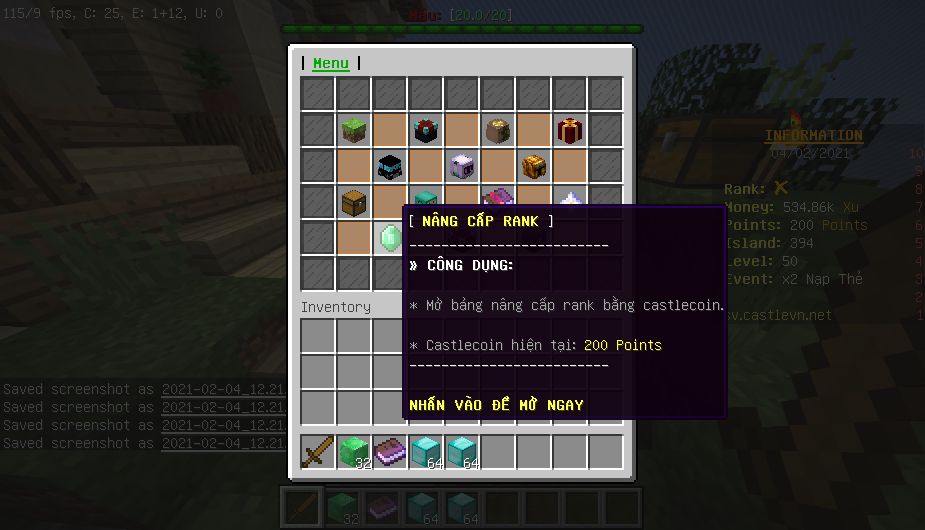Click the white nether star menu item
This screenshot has width=925, height=530.
point(571,199)
